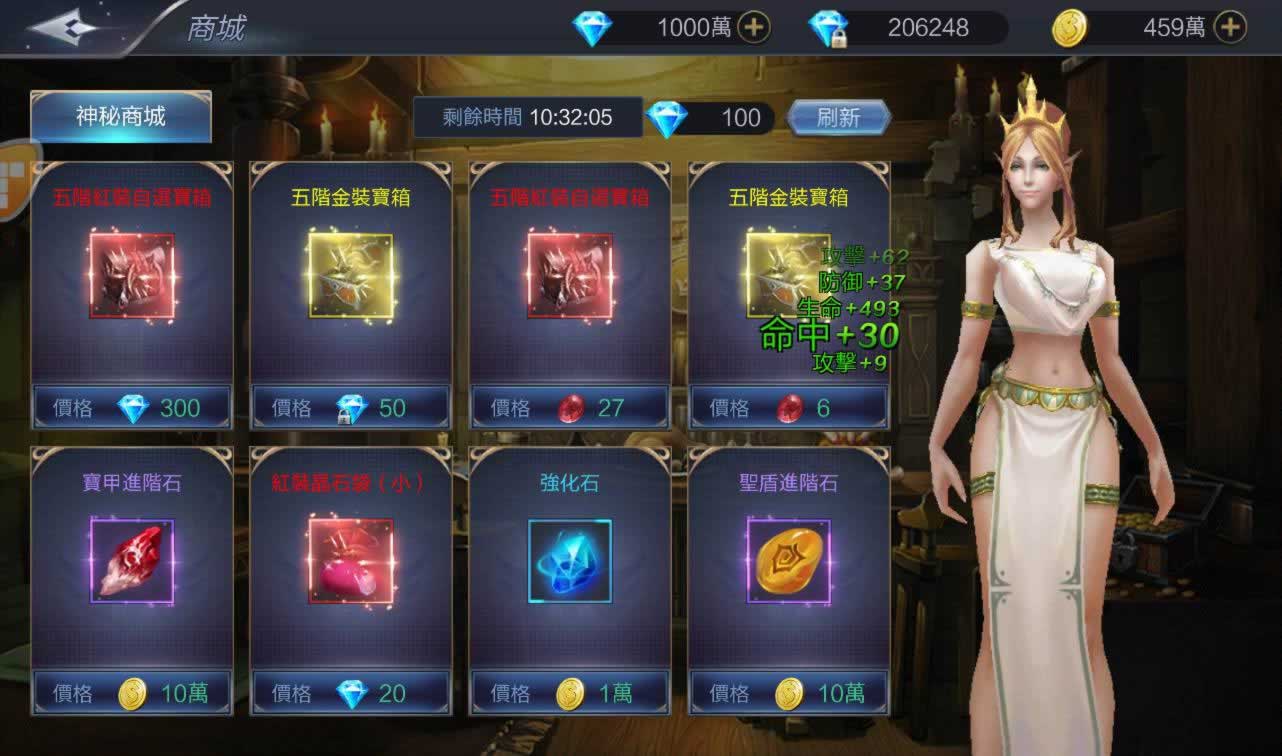Select the 聖盾進階石 item
1282x756 pixels.
coord(788,560)
